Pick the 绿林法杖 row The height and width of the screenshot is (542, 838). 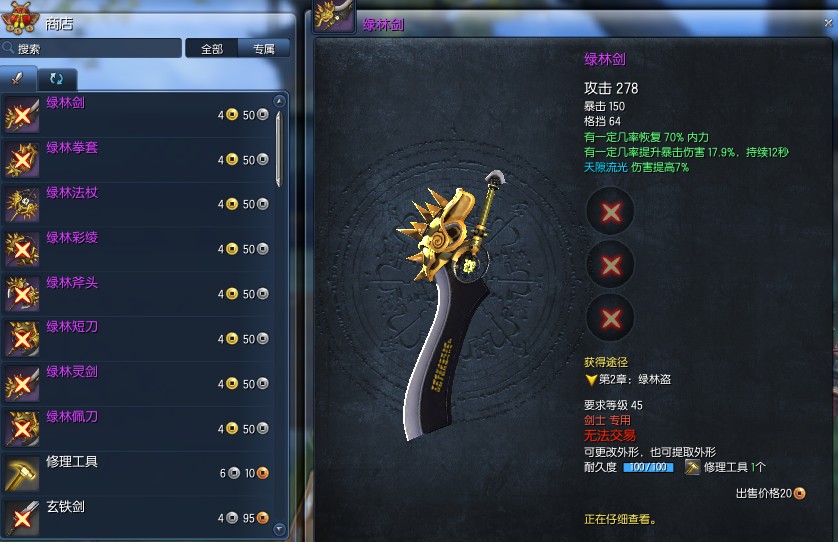coord(140,204)
